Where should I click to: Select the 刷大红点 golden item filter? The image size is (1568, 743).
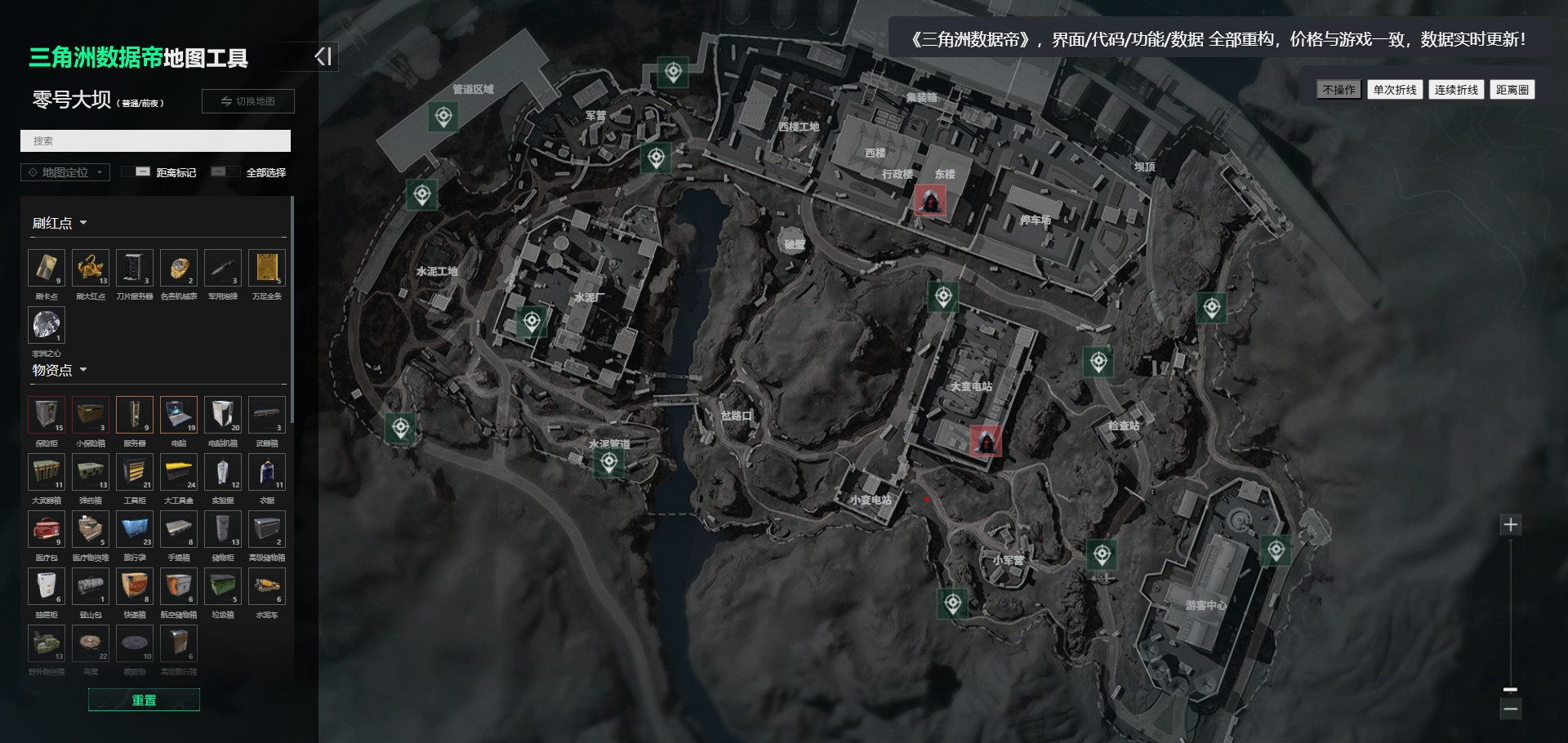[x=91, y=268]
